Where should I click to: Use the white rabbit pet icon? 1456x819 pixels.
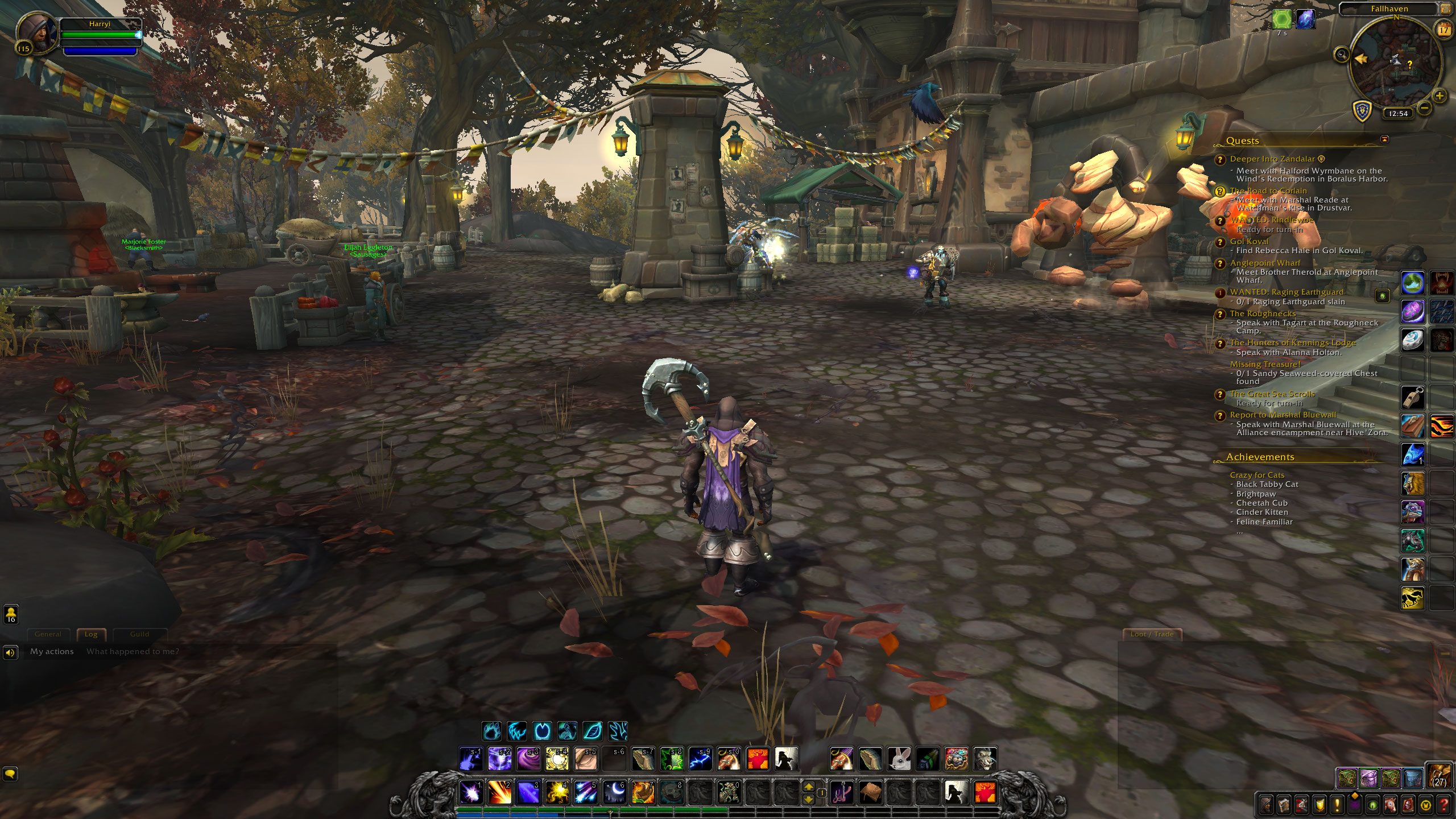click(899, 759)
